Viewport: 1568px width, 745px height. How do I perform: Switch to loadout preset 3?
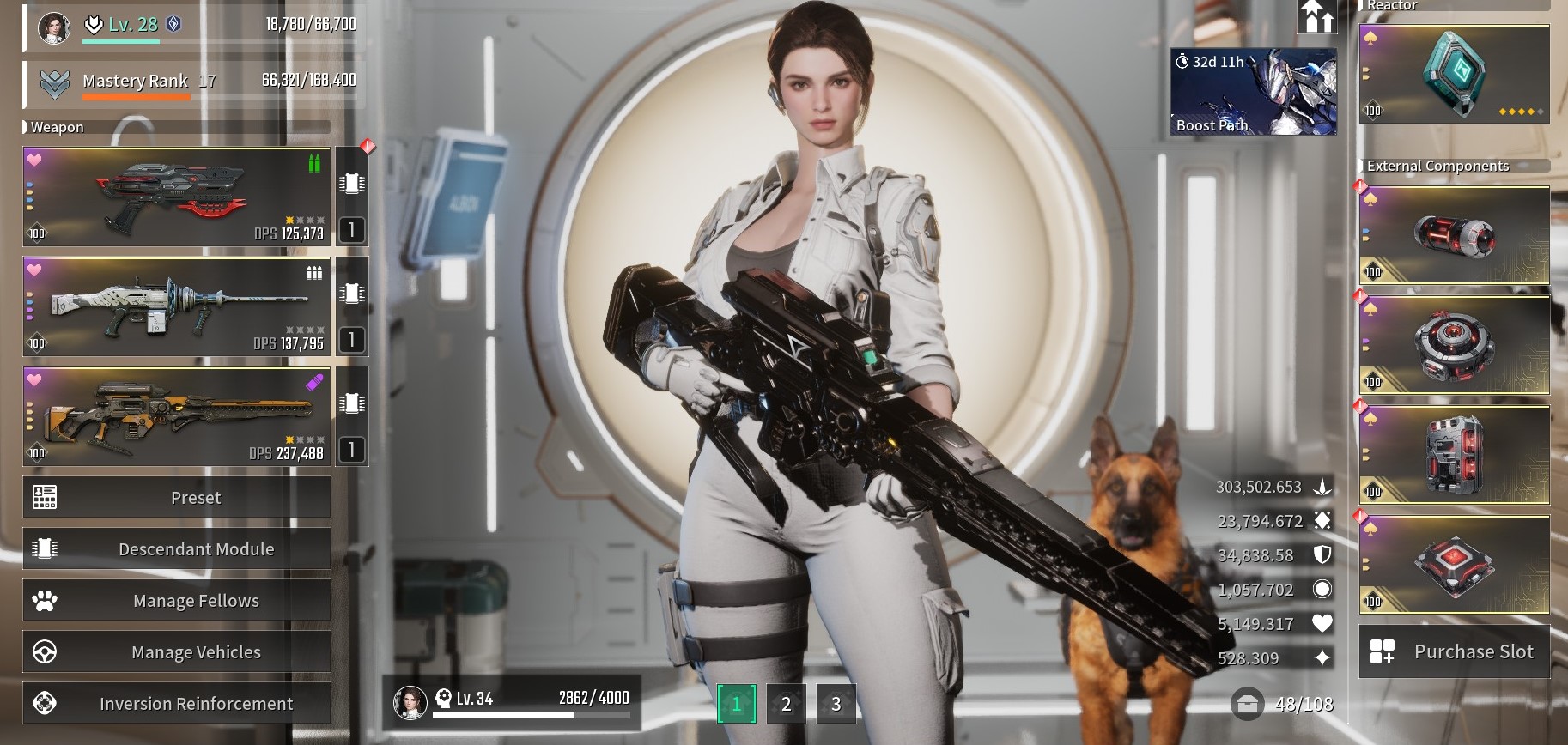(836, 705)
